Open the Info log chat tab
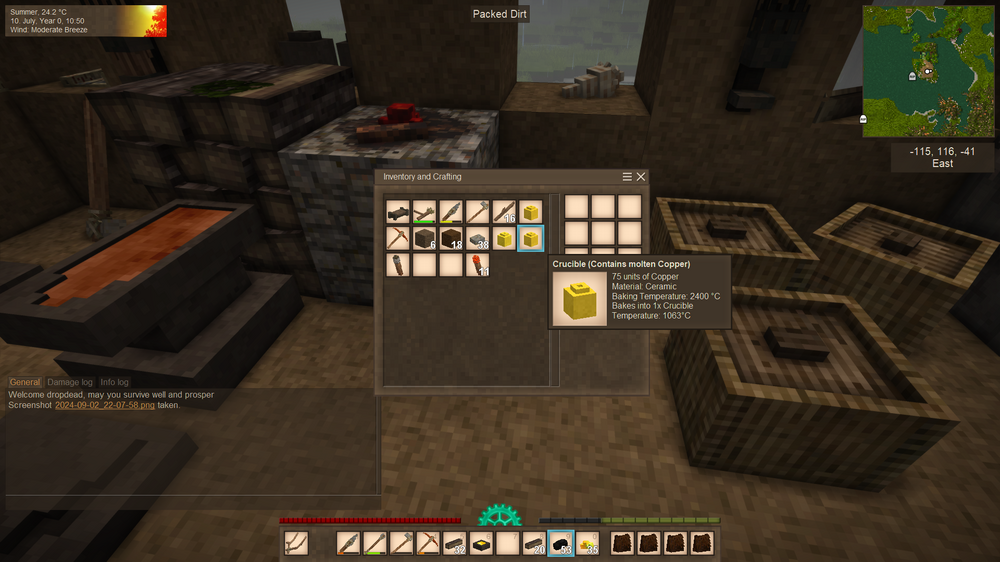 tap(114, 382)
